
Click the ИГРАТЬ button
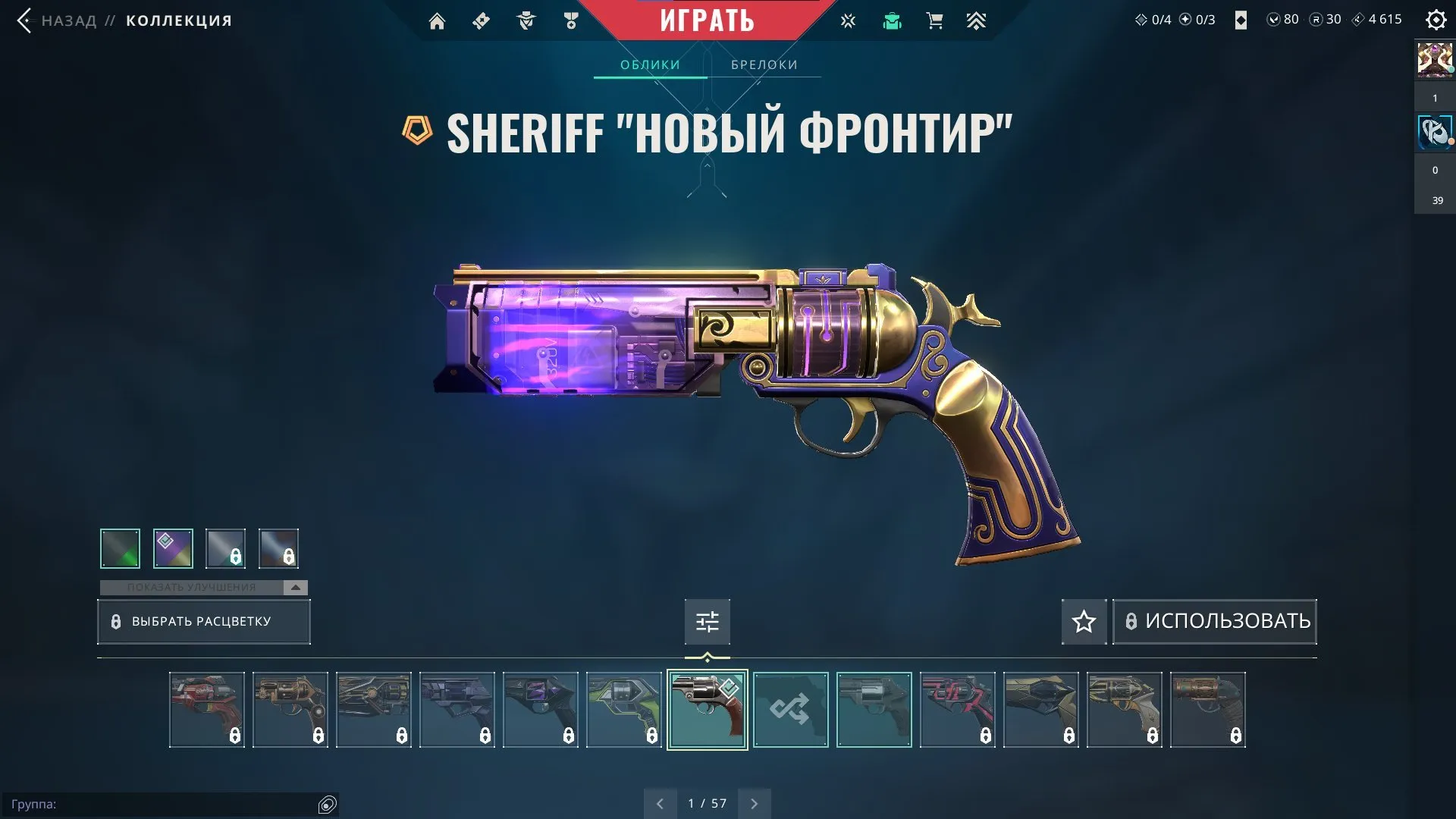pos(707,20)
